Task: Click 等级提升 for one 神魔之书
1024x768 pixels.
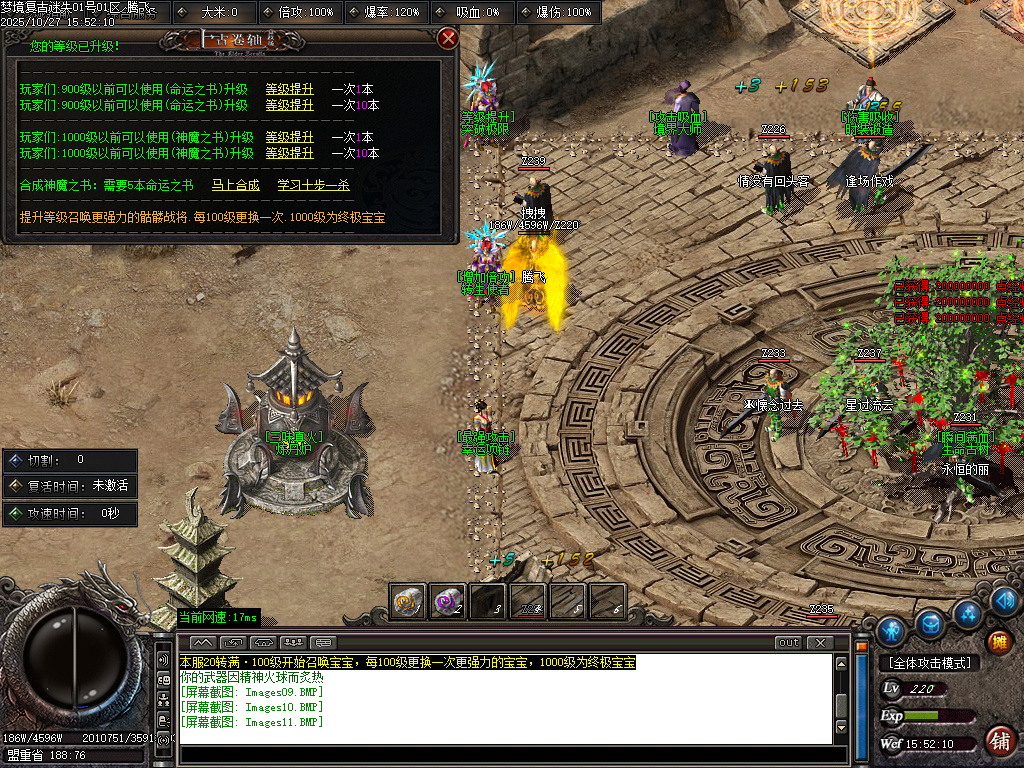Action: coord(289,137)
